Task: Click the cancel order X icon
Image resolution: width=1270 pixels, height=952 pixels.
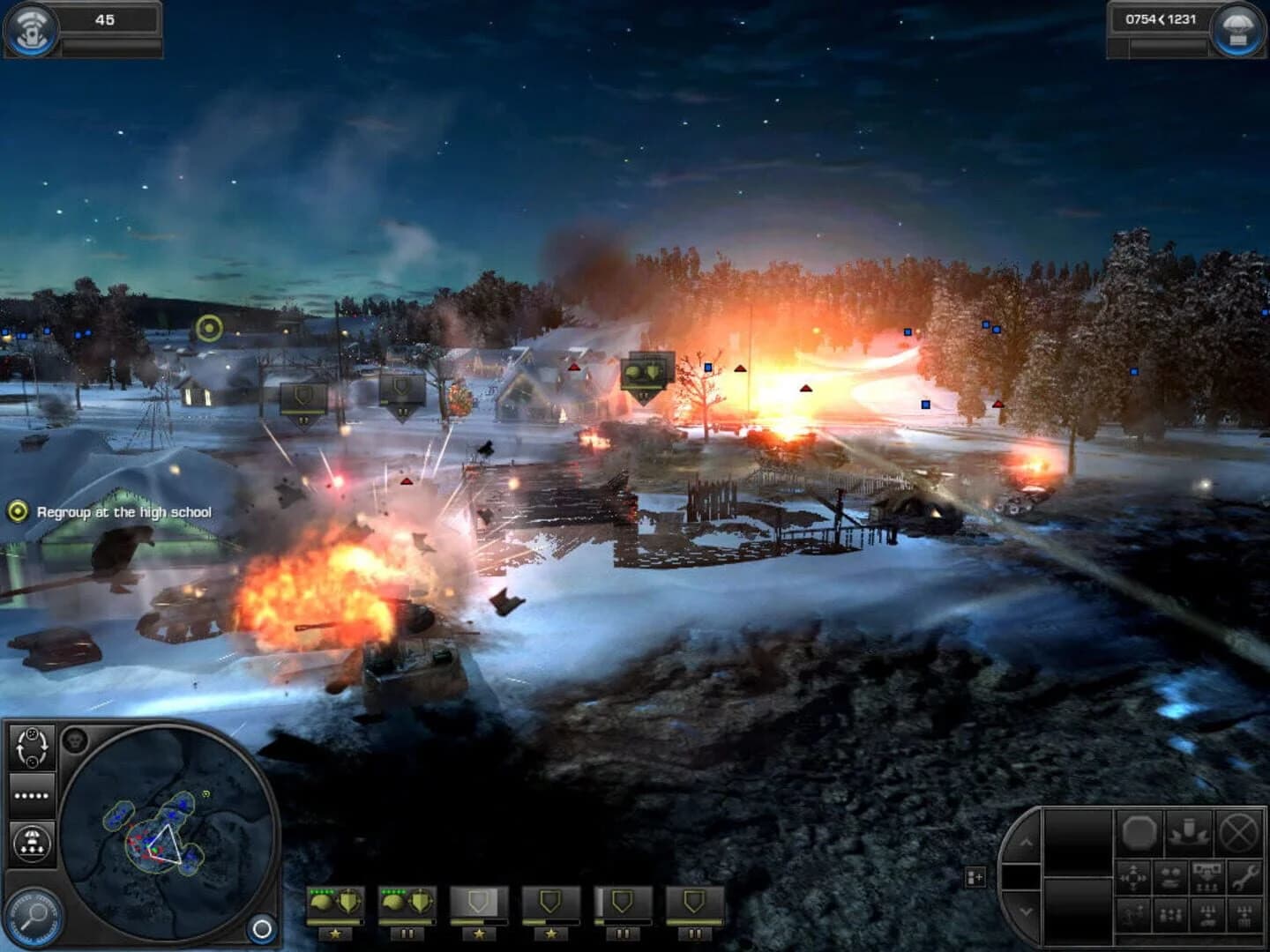Action: click(x=1237, y=831)
